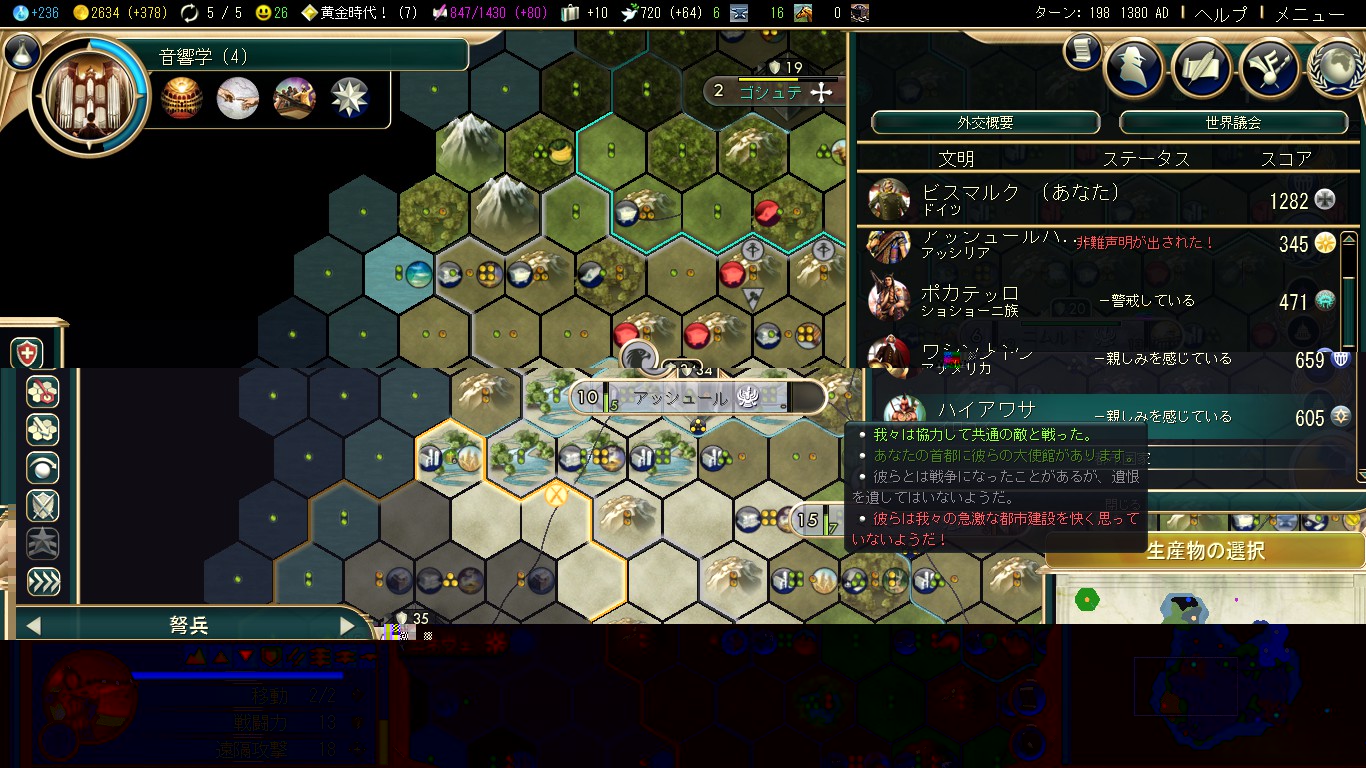The image size is (1366, 768).
Task: Activate the crossed-swords shield fortify action
Action: tap(43, 506)
